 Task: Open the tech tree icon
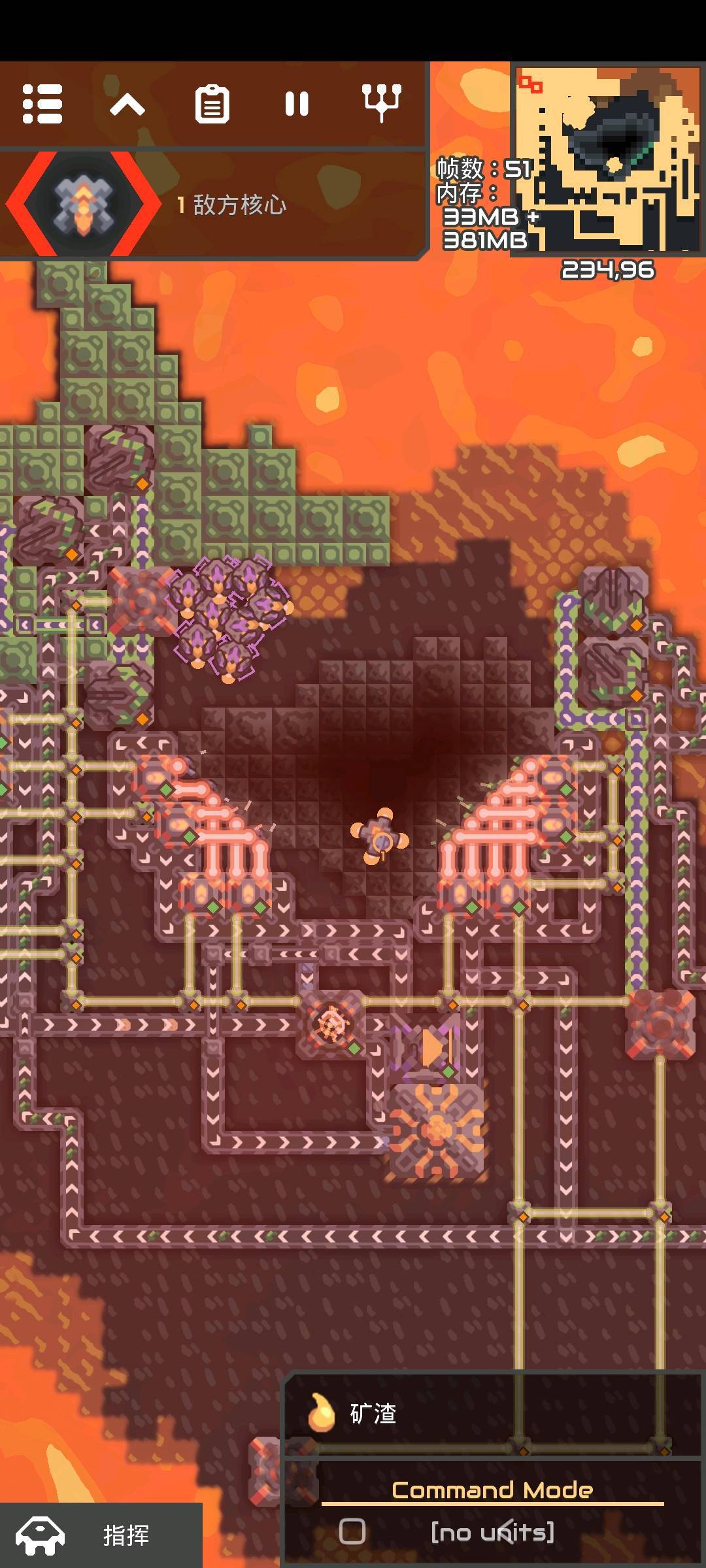[382, 103]
